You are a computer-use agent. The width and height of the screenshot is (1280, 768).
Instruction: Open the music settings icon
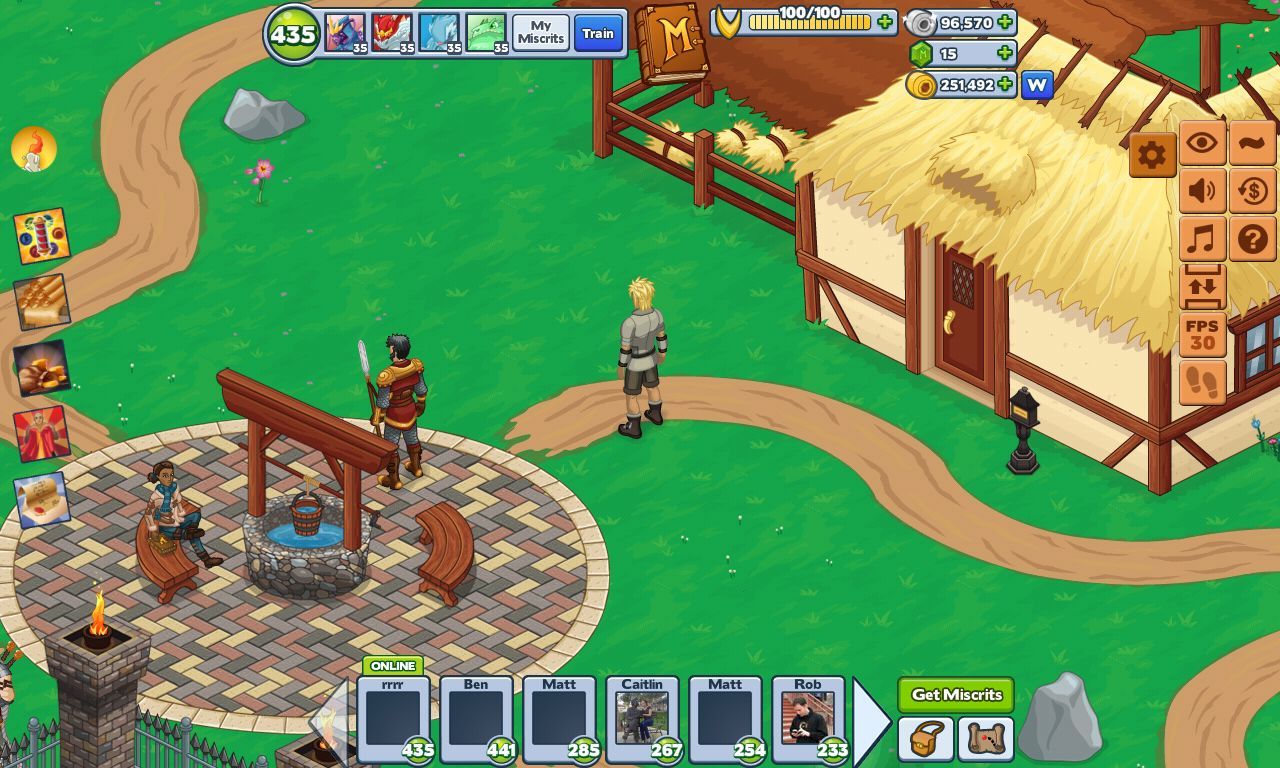tap(1202, 240)
